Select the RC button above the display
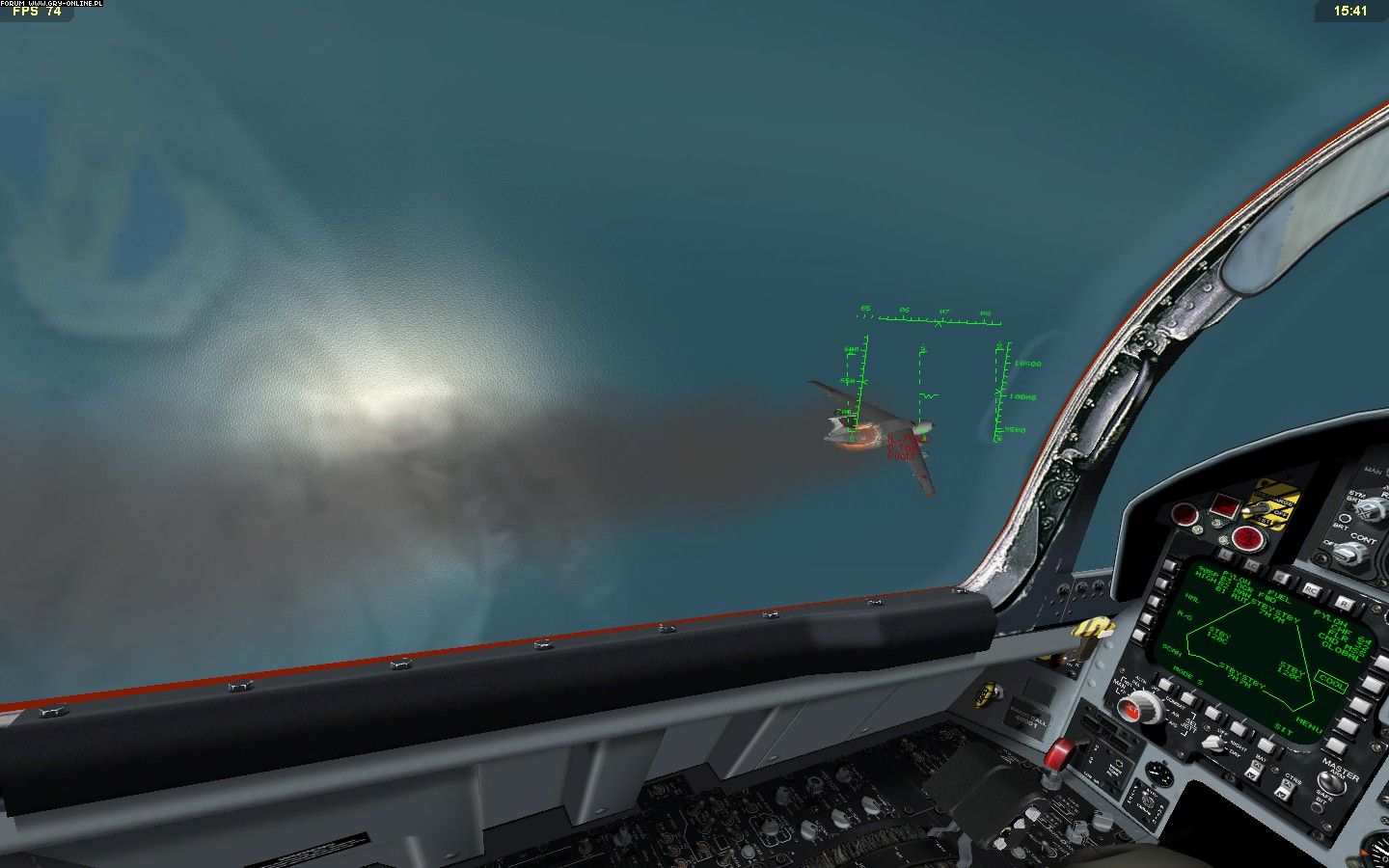This screenshot has width=1389, height=868. (x=1311, y=588)
